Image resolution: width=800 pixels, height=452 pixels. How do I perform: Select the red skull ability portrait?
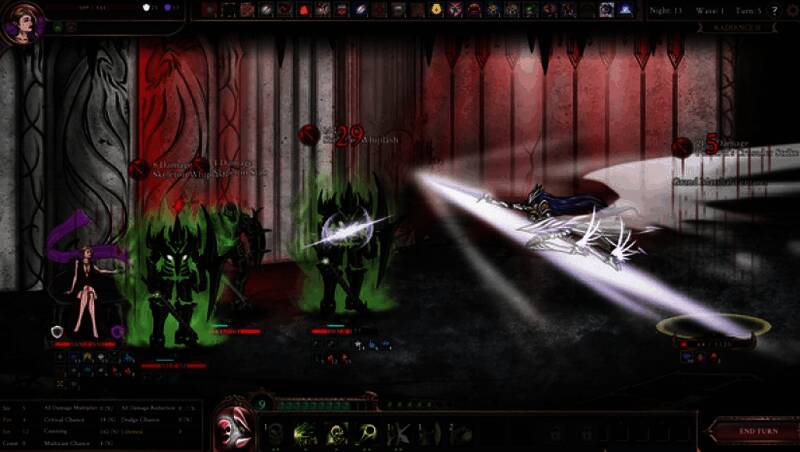[x=234, y=420]
